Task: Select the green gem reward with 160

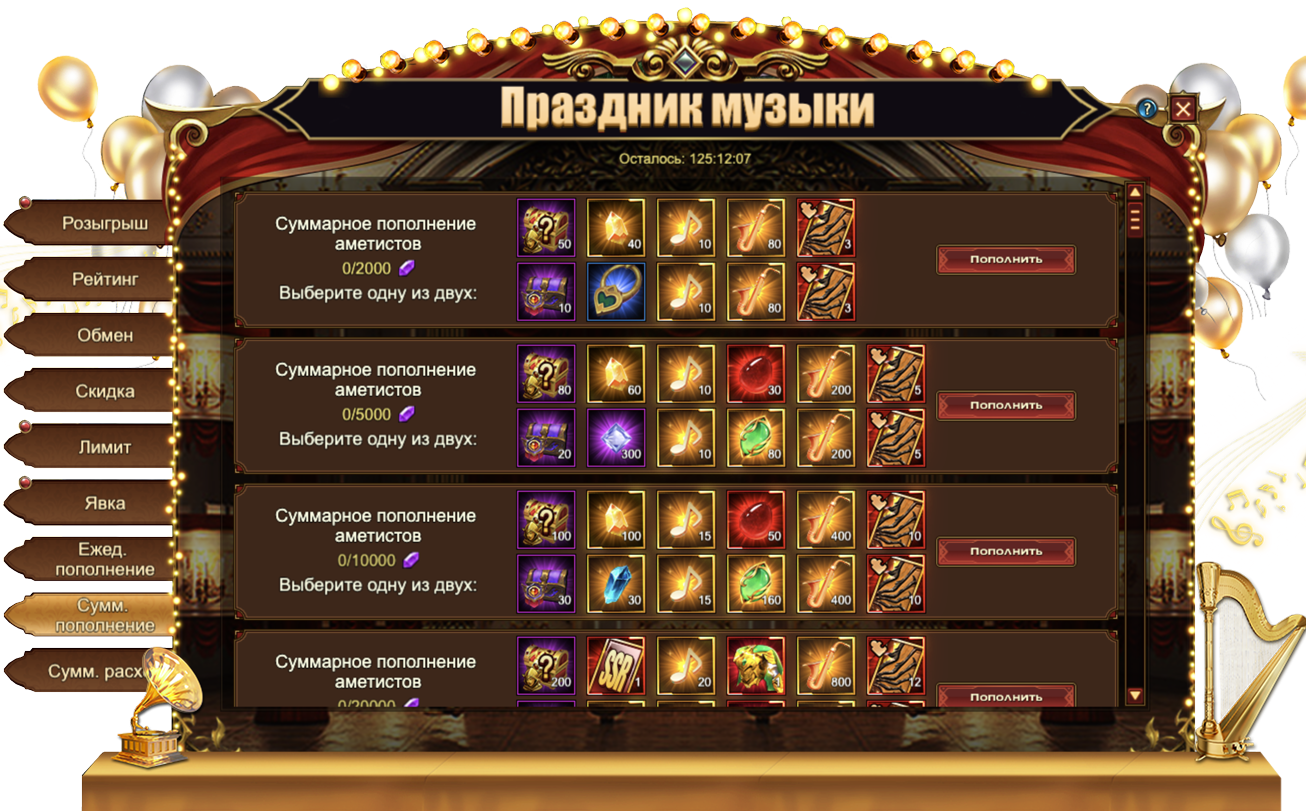Action: coord(755,584)
